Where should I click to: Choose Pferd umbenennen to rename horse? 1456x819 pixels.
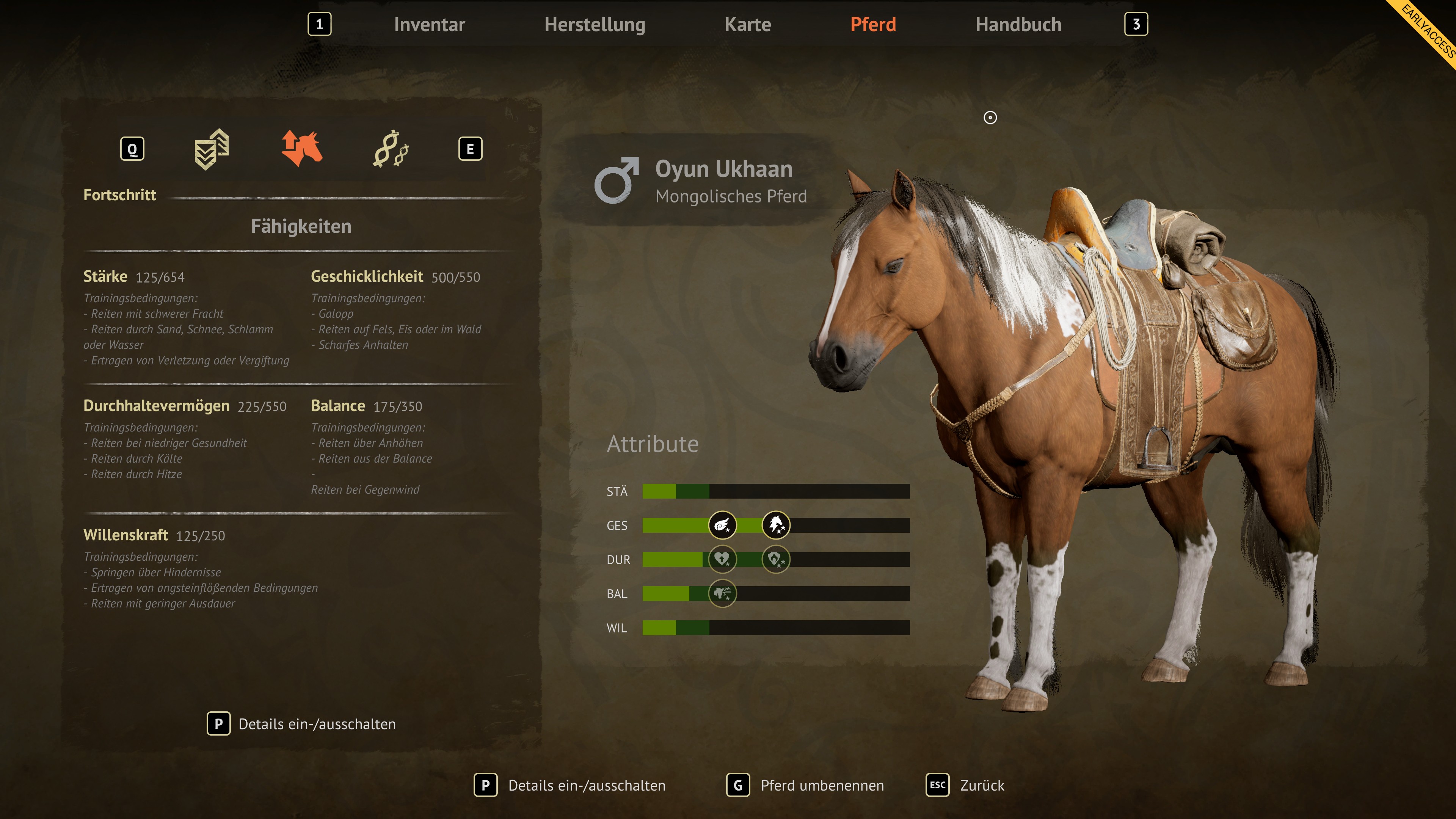pos(805,785)
